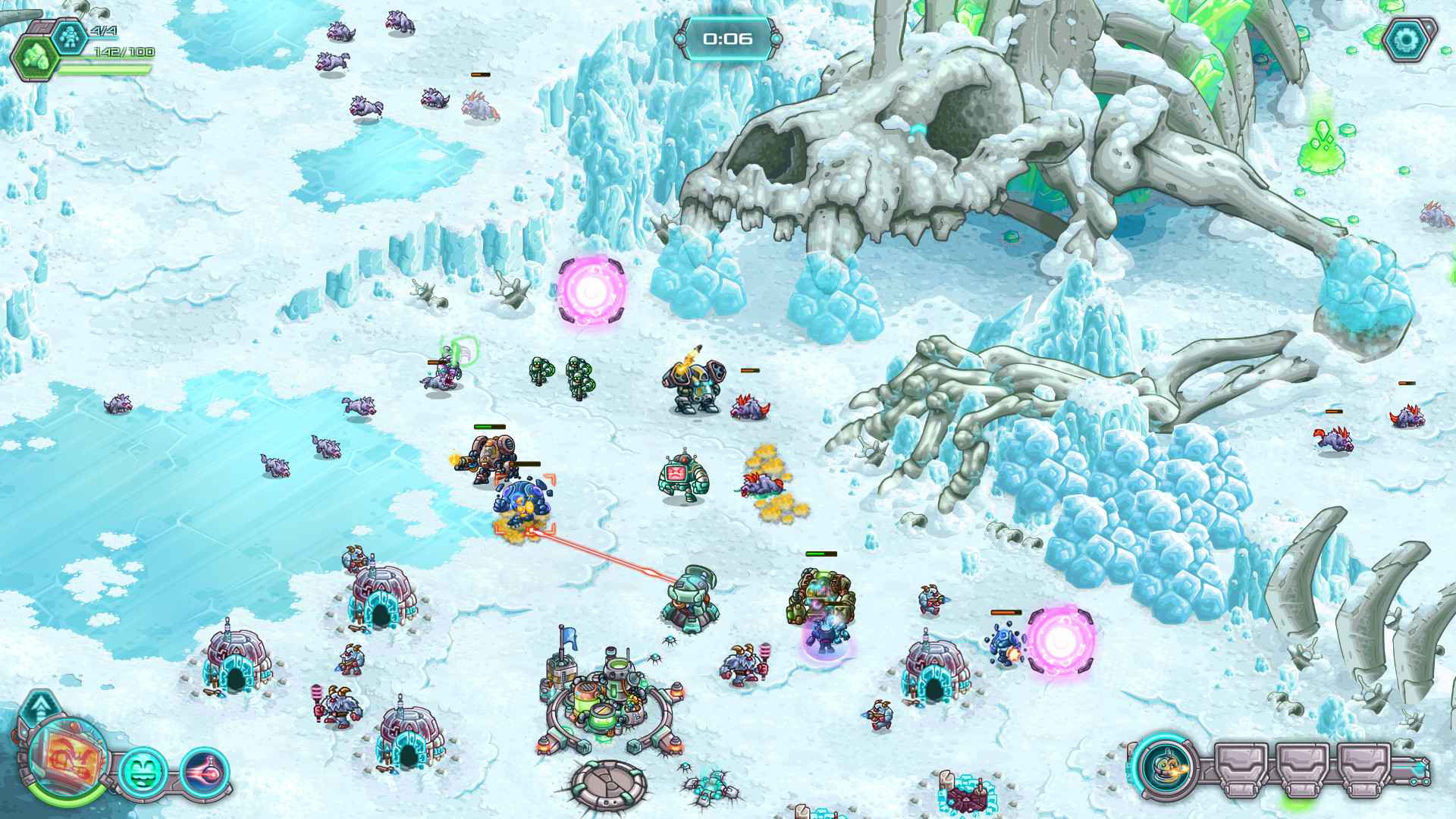Activate the green laughing face ability

point(143,771)
